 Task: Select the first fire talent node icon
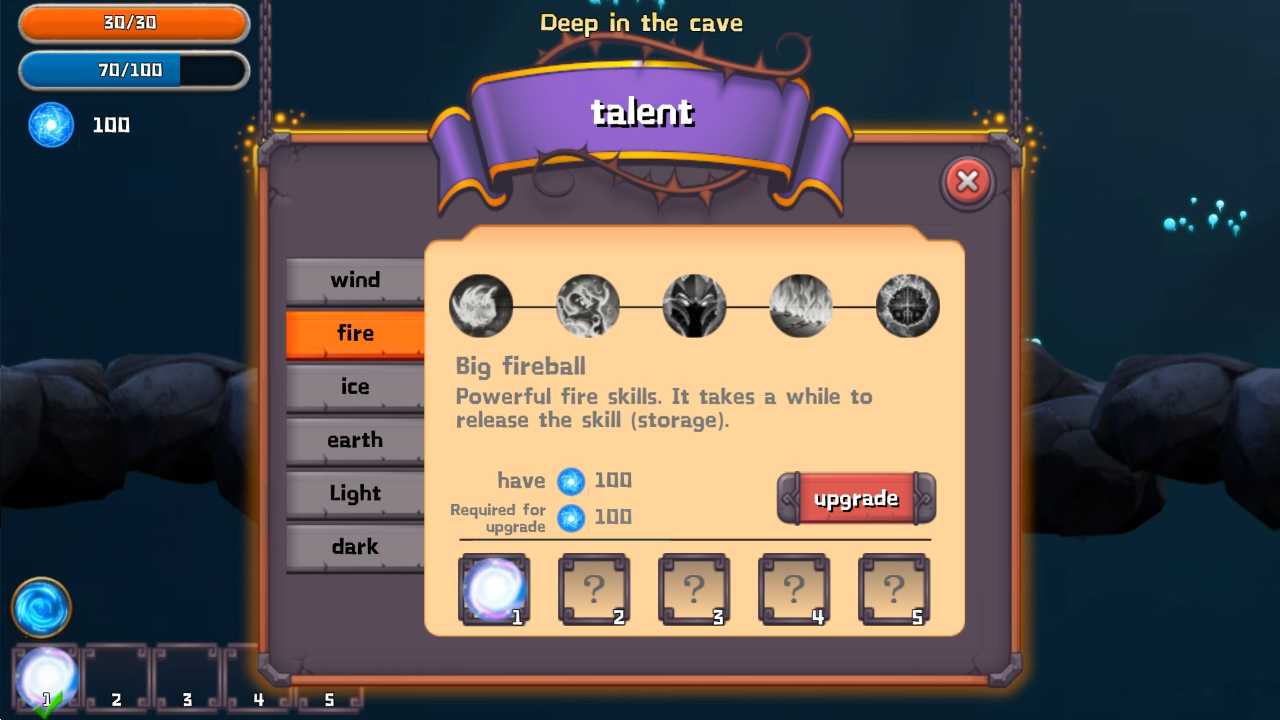click(x=481, y=305)
